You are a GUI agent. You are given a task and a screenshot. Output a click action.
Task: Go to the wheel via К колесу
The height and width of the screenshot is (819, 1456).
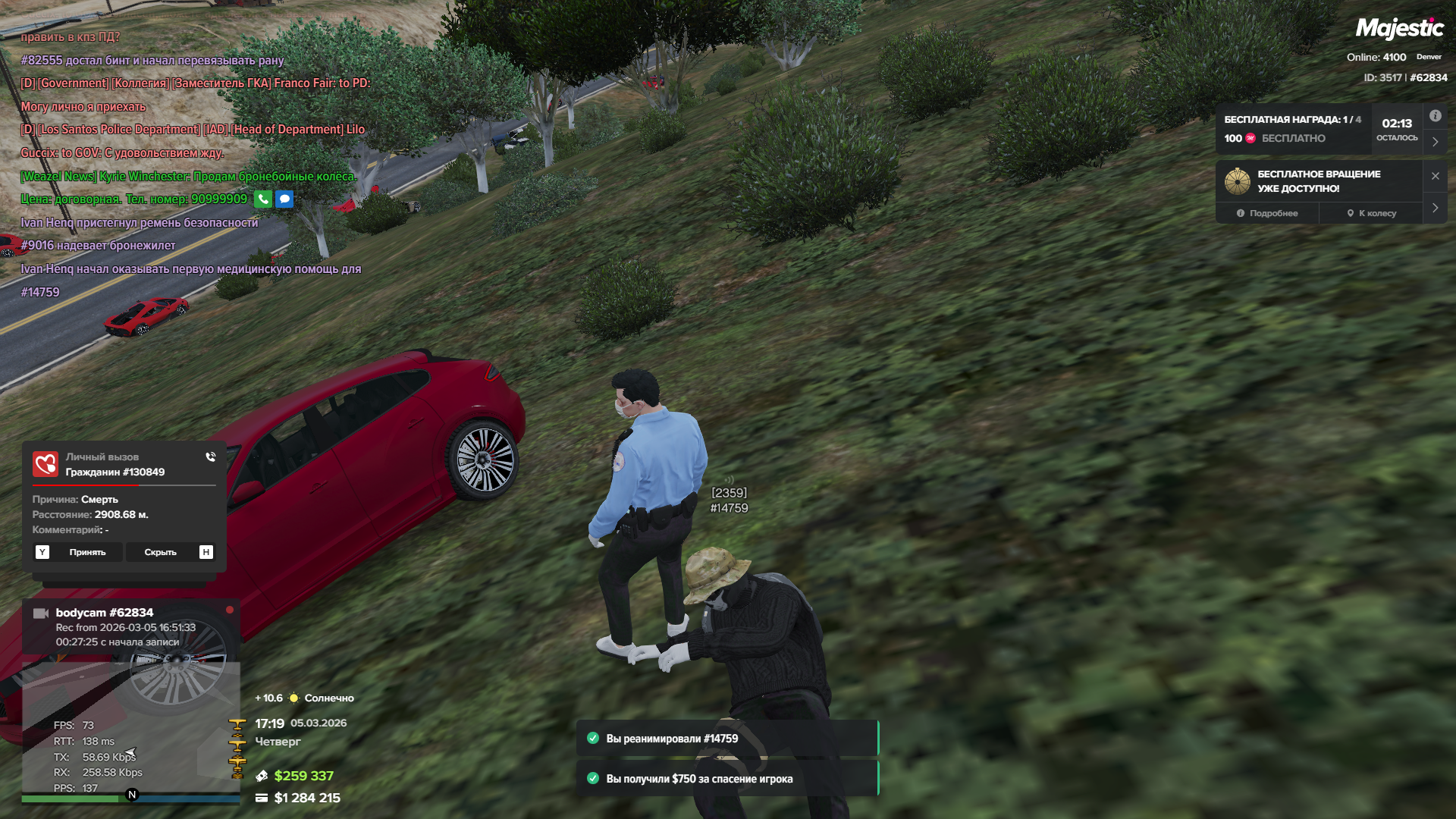pyautogui.click(x=1371, y=213)
